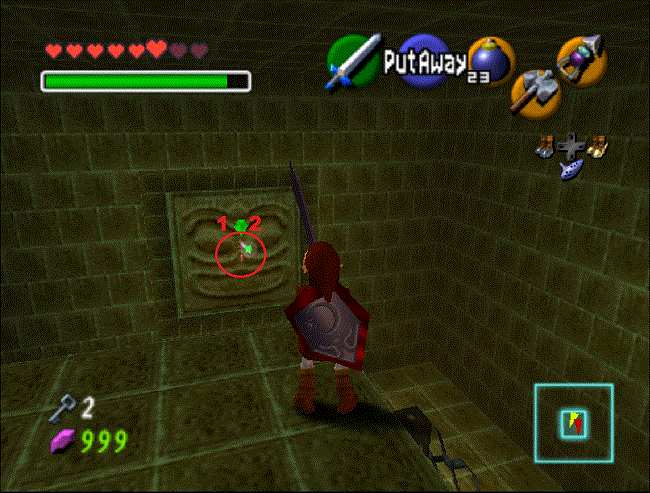Select the Ocarina shortcut icon
This screenshot has height=493, width=650.
coord(571,168)
